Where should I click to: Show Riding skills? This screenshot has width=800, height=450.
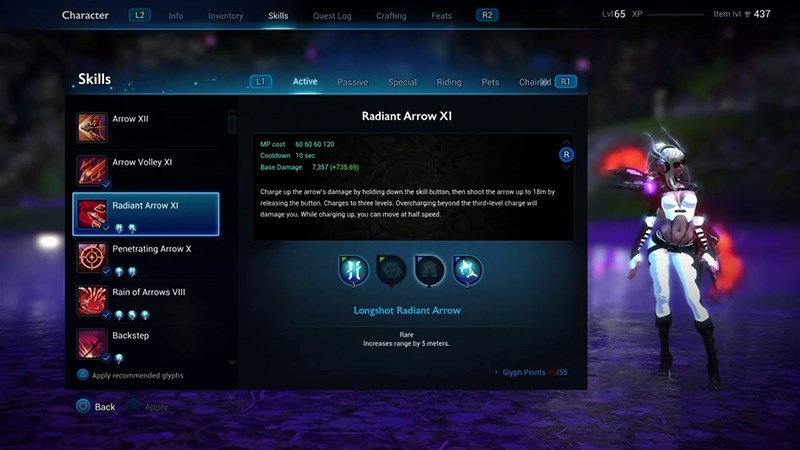click(x=449, y=82)
